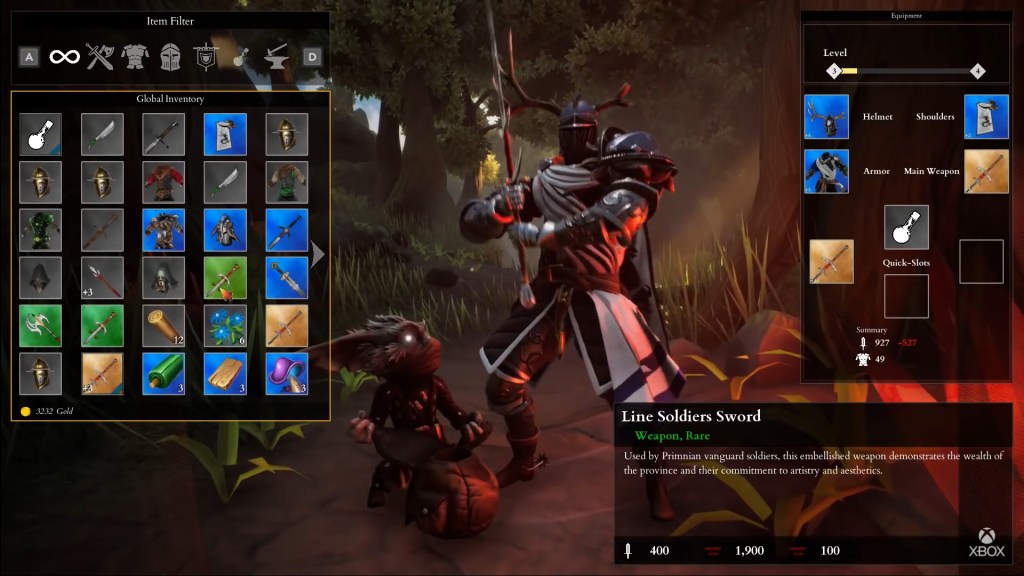The width and height of the screenshot is (1024, 576).
Task: Choose the potion flask quick-slot
Action: tap(906, 227)
